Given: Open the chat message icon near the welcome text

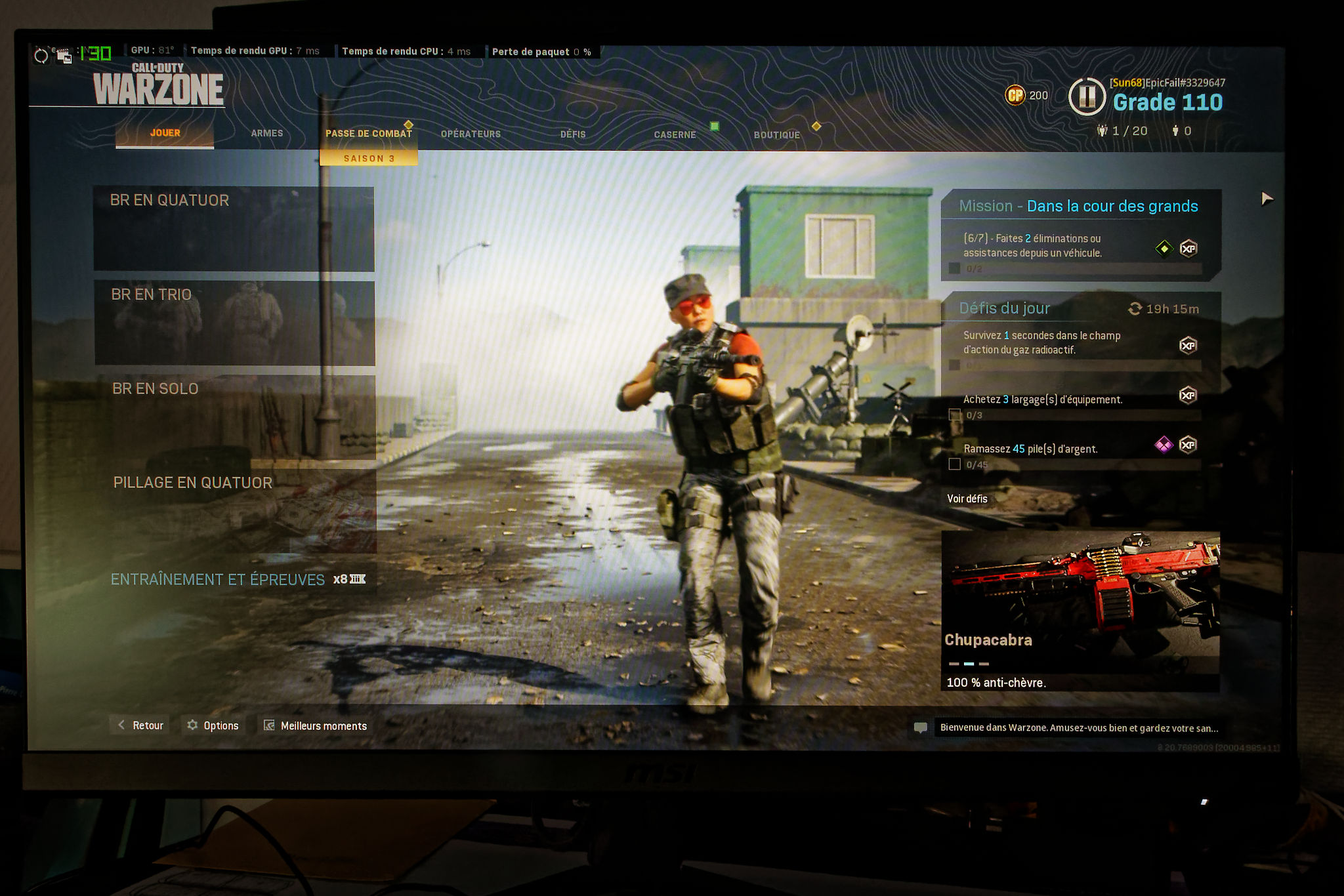Looking at the screenshot, I should pos(921,727).
